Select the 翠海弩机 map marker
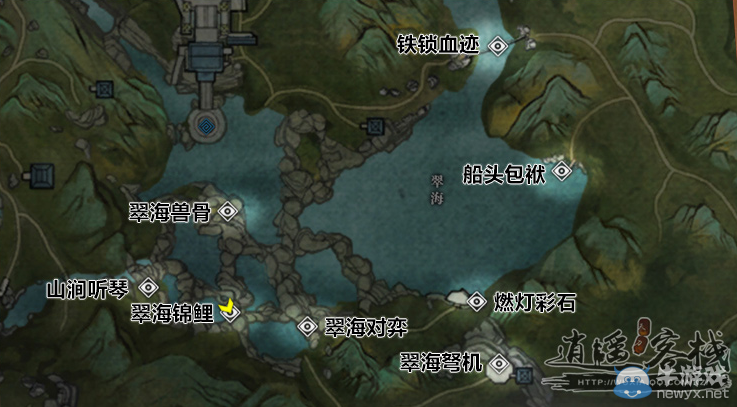Screen dimensions: 737x407 [499, 364]
